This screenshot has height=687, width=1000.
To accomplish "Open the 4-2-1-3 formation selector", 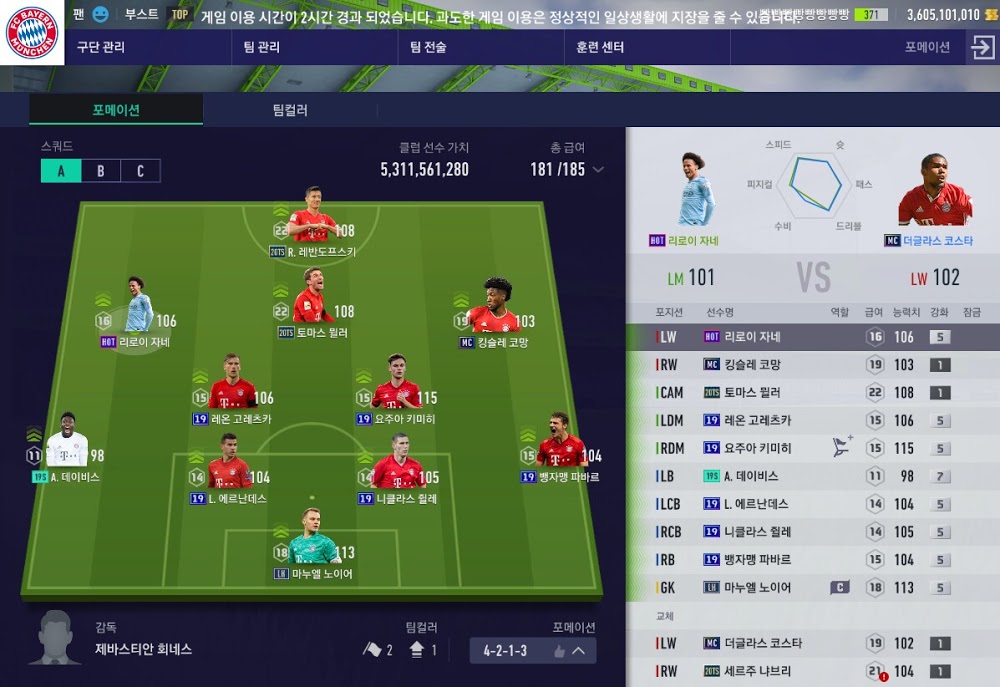I will click(533, 651).
